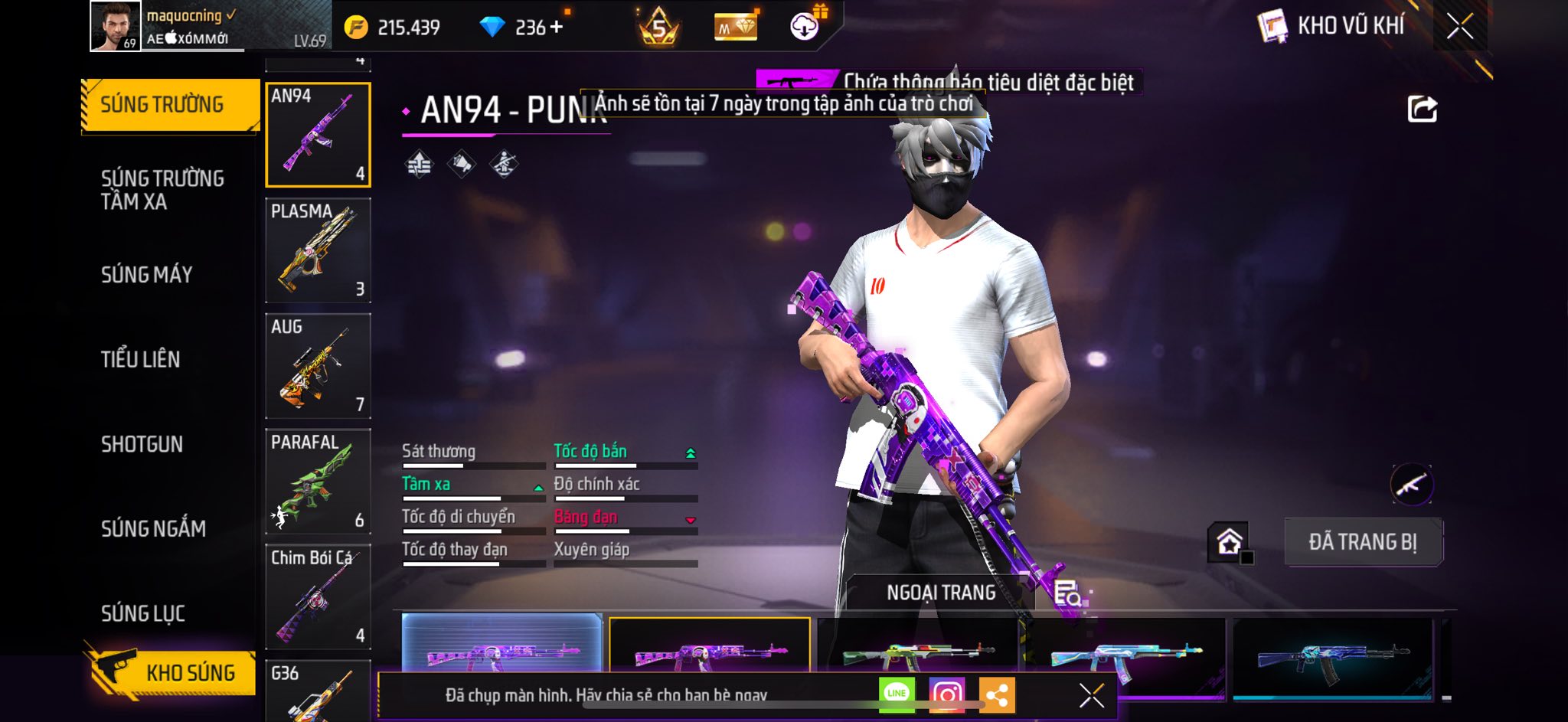The width and height of the screenshot is (1568, 722).
Task: Switch to the Súng Trường Tầm Xa category
Action: (162, 190)
